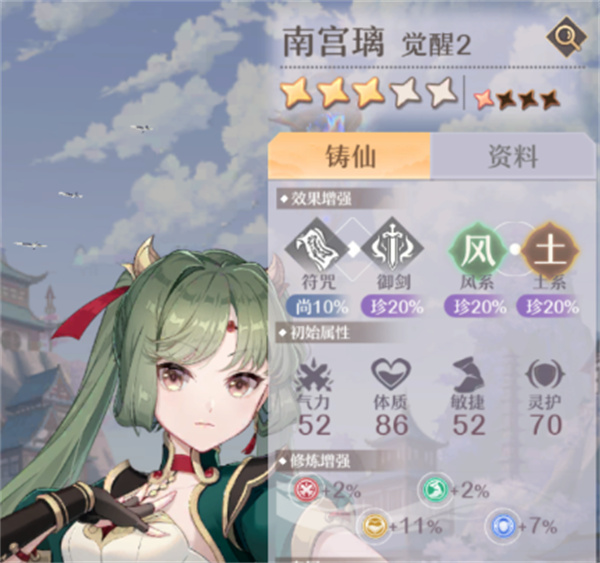
Task: Tap the magnifier icon beside the name
Action: pyautogui.click(x=566, y=40)
